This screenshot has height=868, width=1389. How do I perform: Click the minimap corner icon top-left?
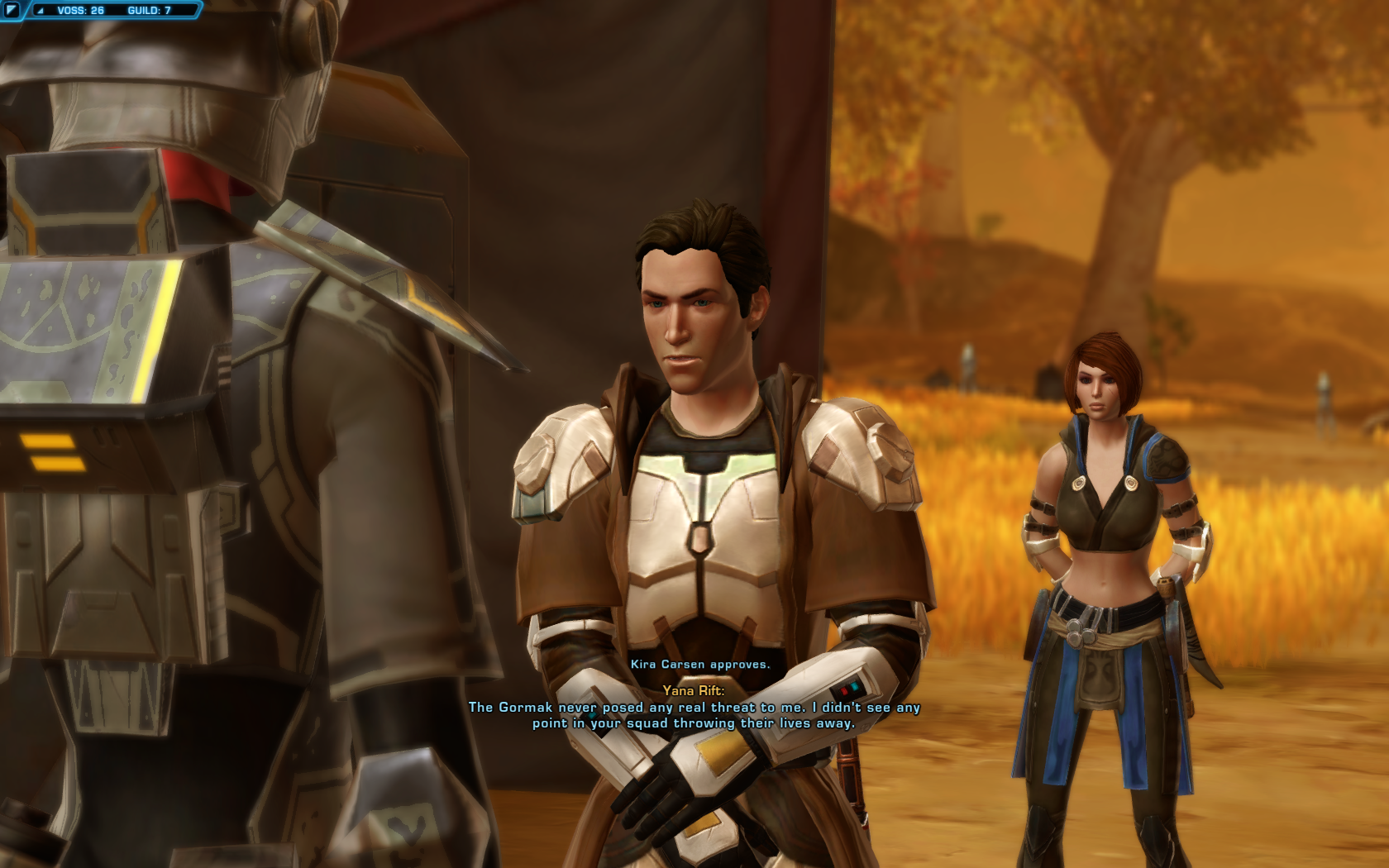click(x=12, y=10)
